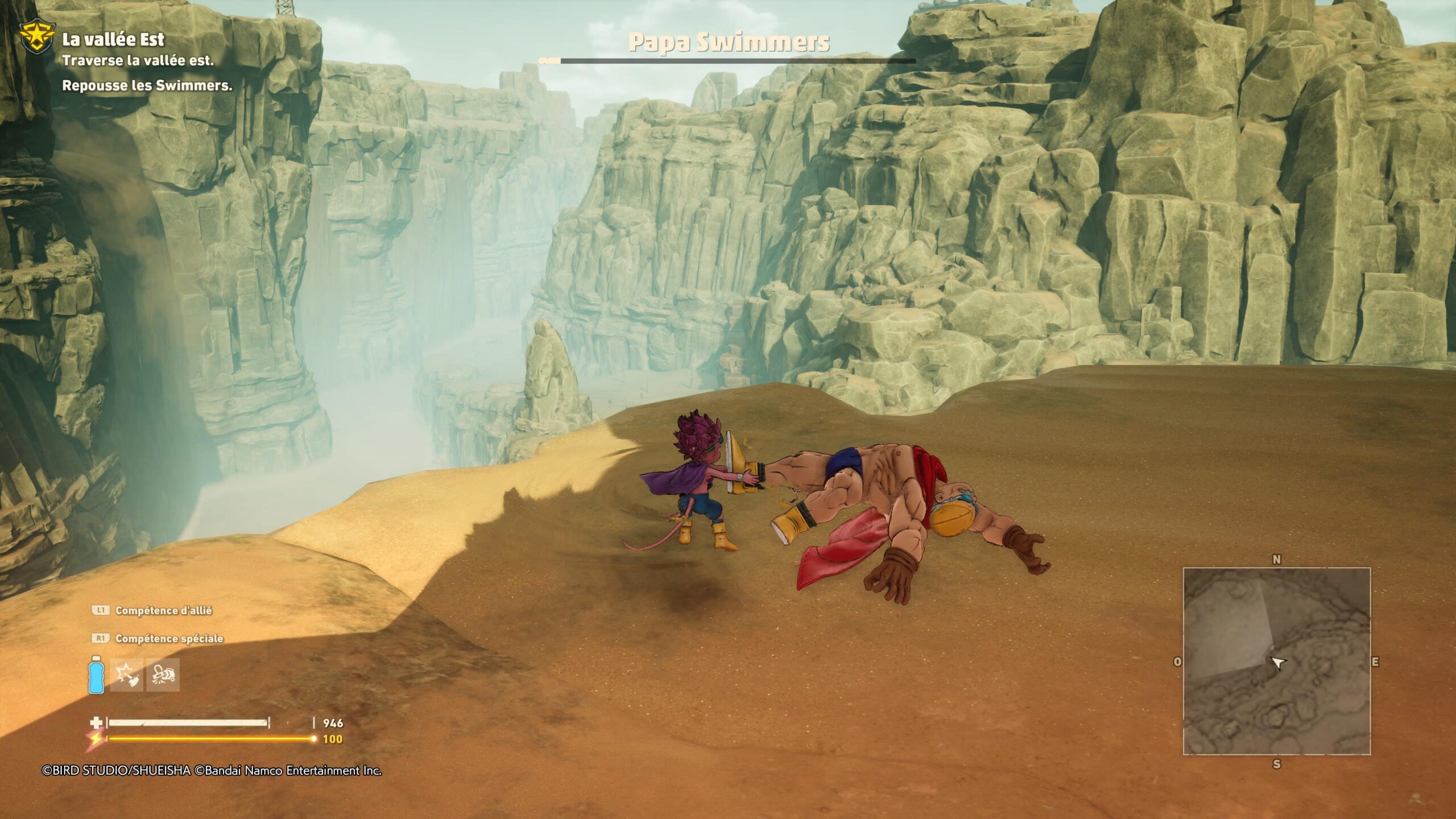
Task: Select the blue water bottle item
Action: [96, 675]
